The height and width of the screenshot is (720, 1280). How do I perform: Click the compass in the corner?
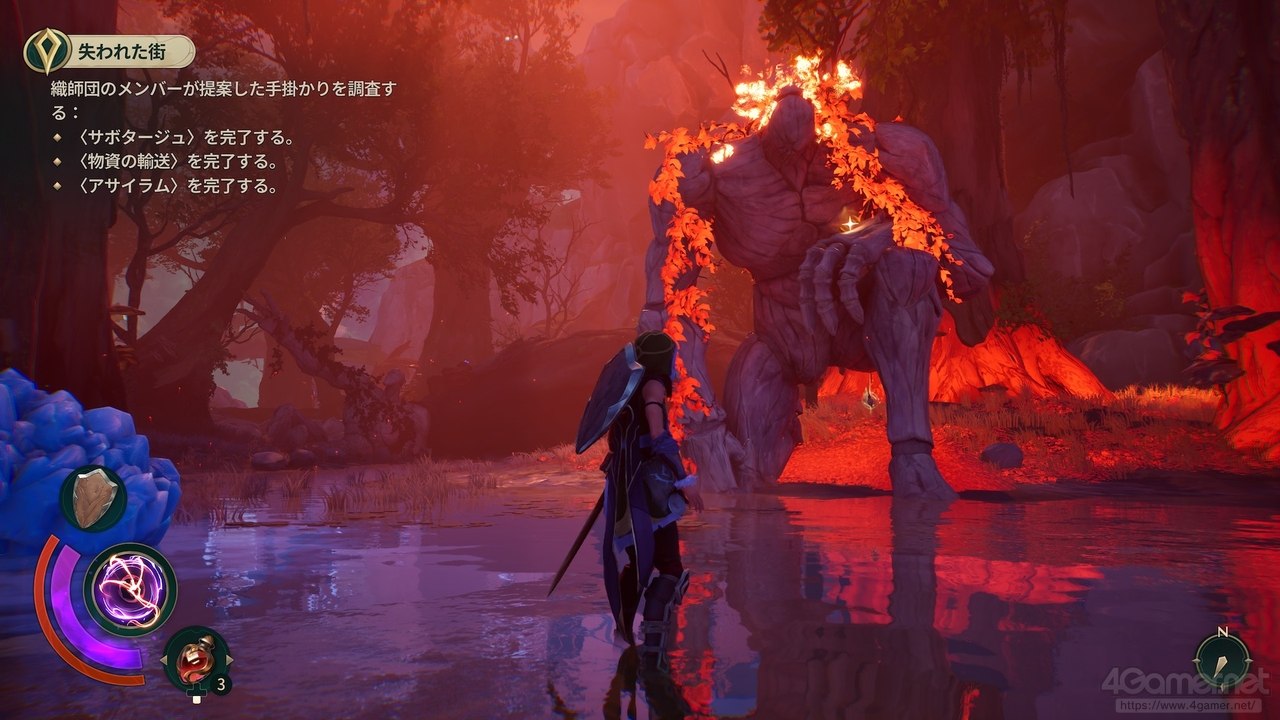click(x=1222, y=660)
